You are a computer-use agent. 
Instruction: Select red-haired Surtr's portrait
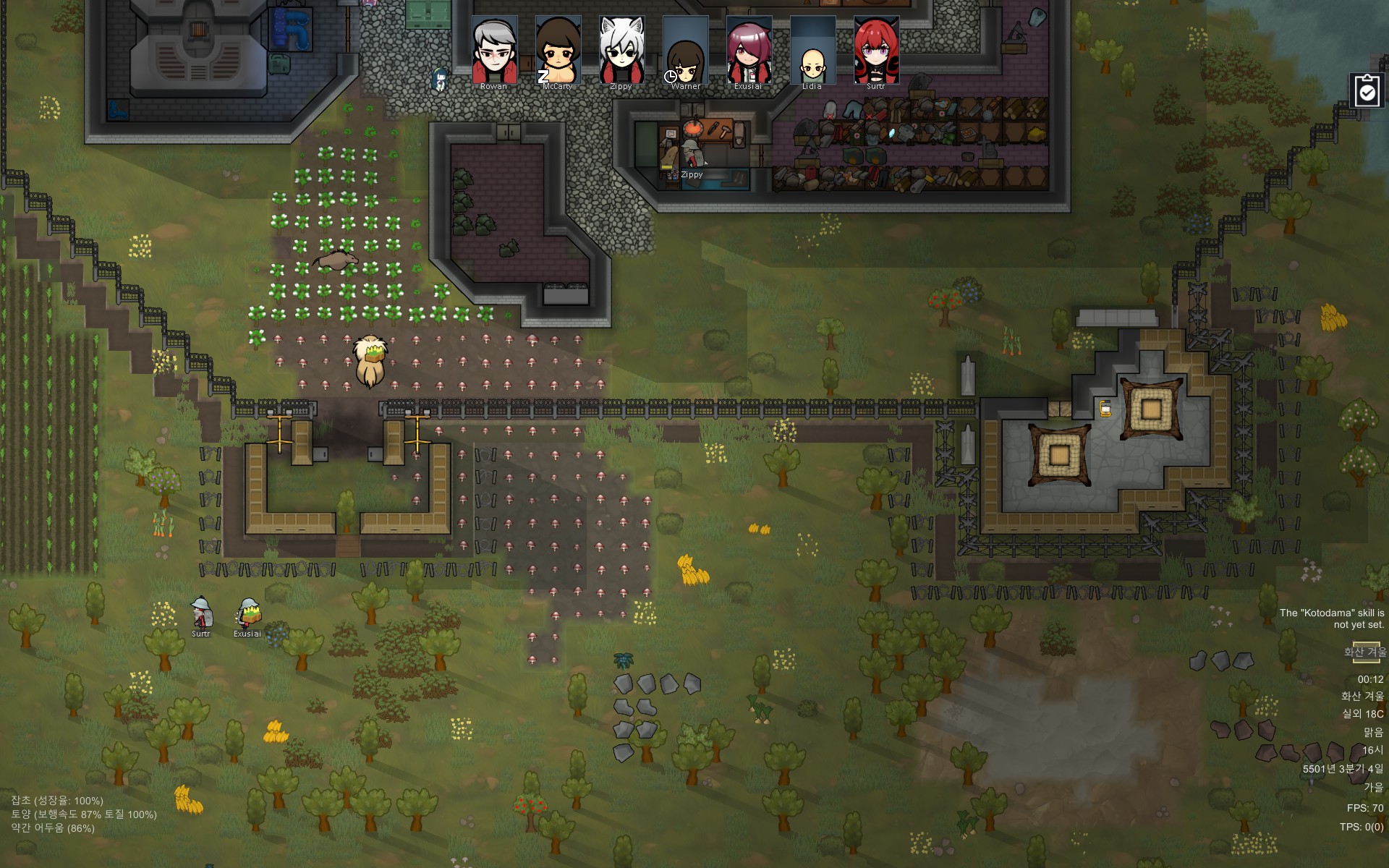pos(876,51)
